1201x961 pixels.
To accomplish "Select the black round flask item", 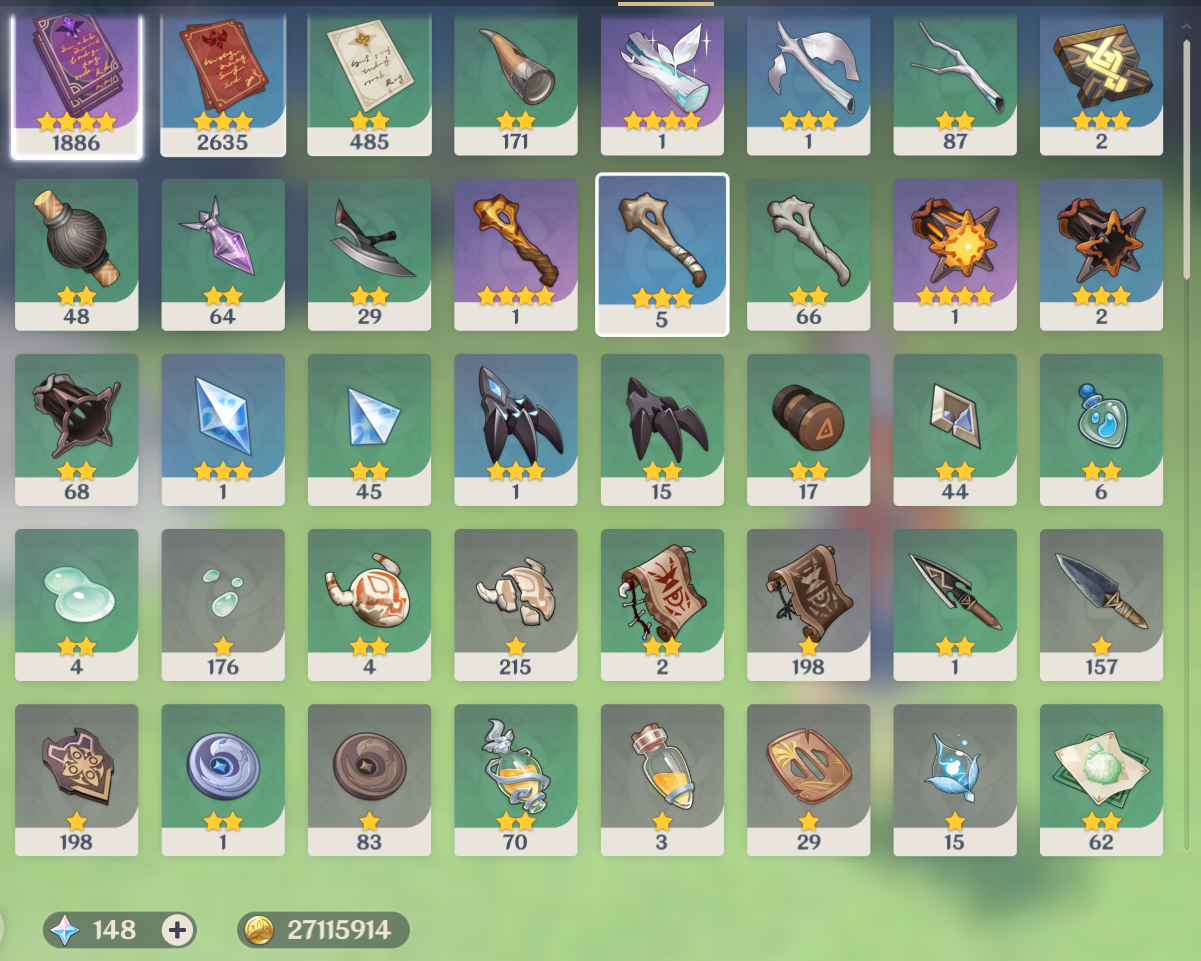I will 76,254.
